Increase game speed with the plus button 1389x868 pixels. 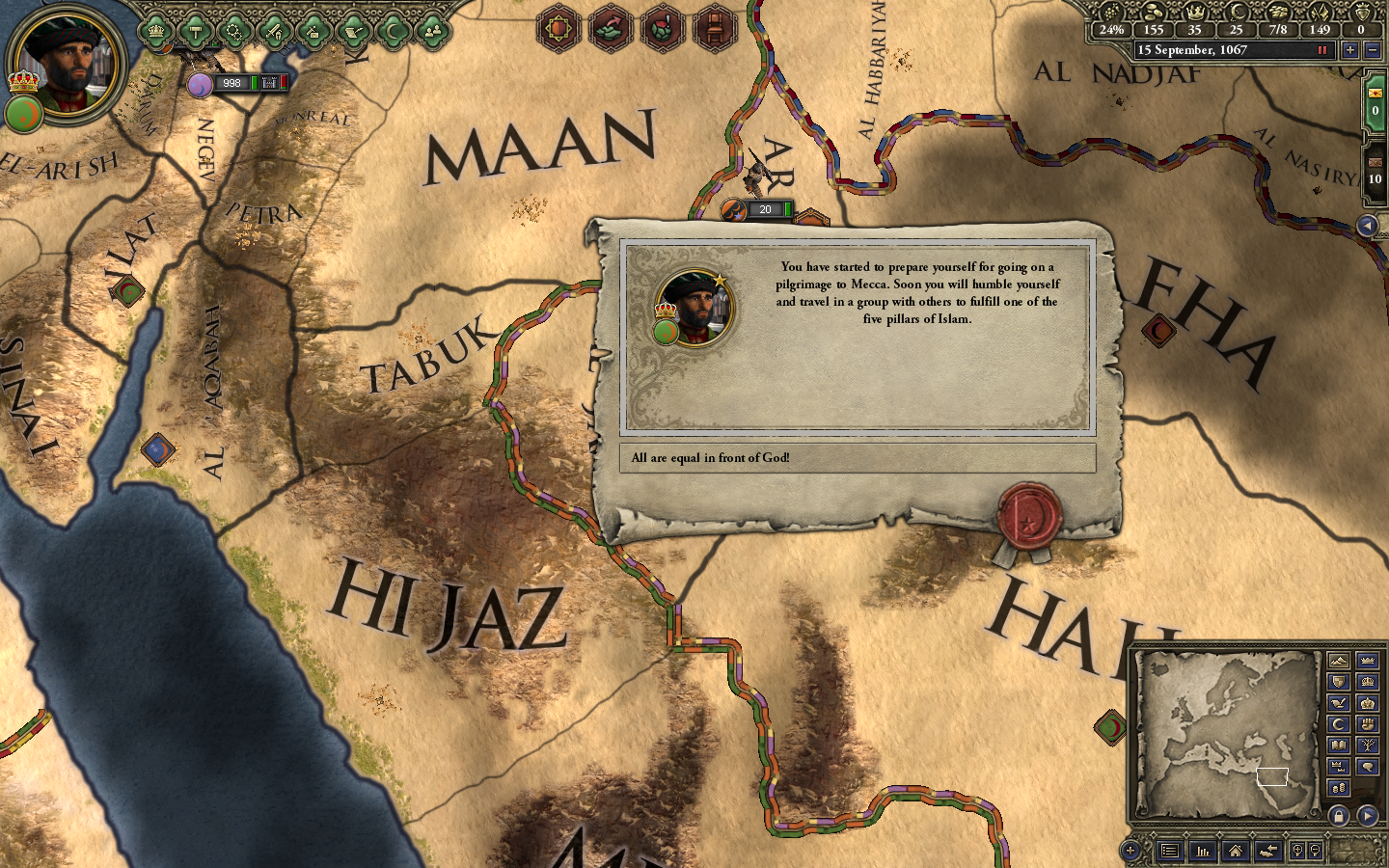pos(1349,50)
